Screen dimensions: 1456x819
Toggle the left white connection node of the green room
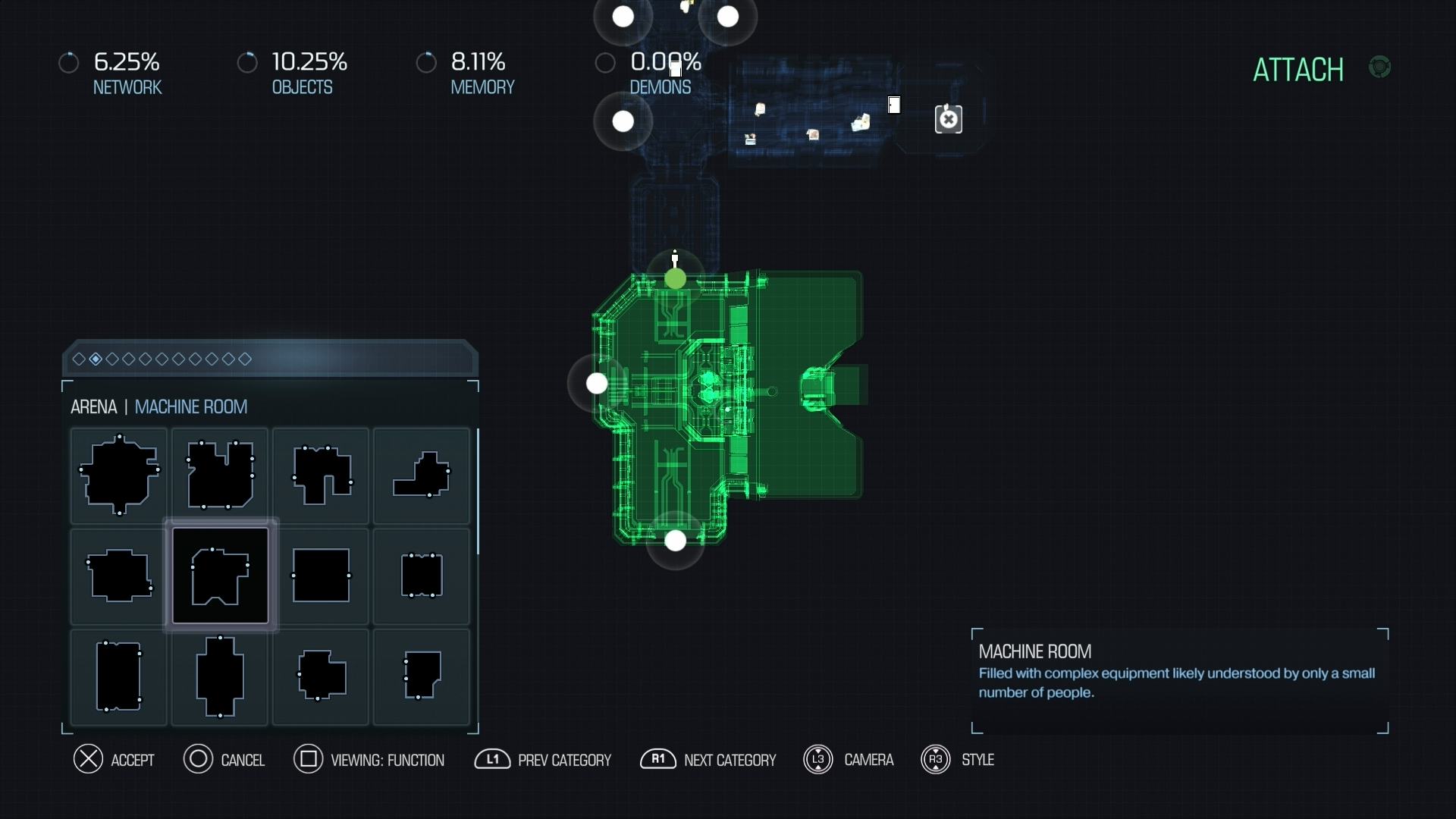click(x=597, y=384)
